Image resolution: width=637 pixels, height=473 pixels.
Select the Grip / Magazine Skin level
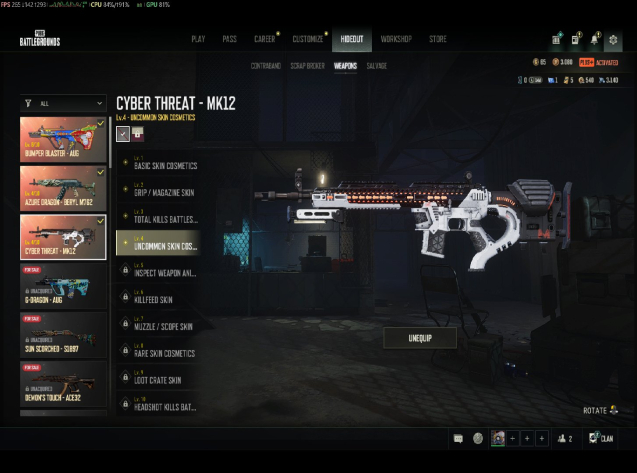click(x=165, y=190)
